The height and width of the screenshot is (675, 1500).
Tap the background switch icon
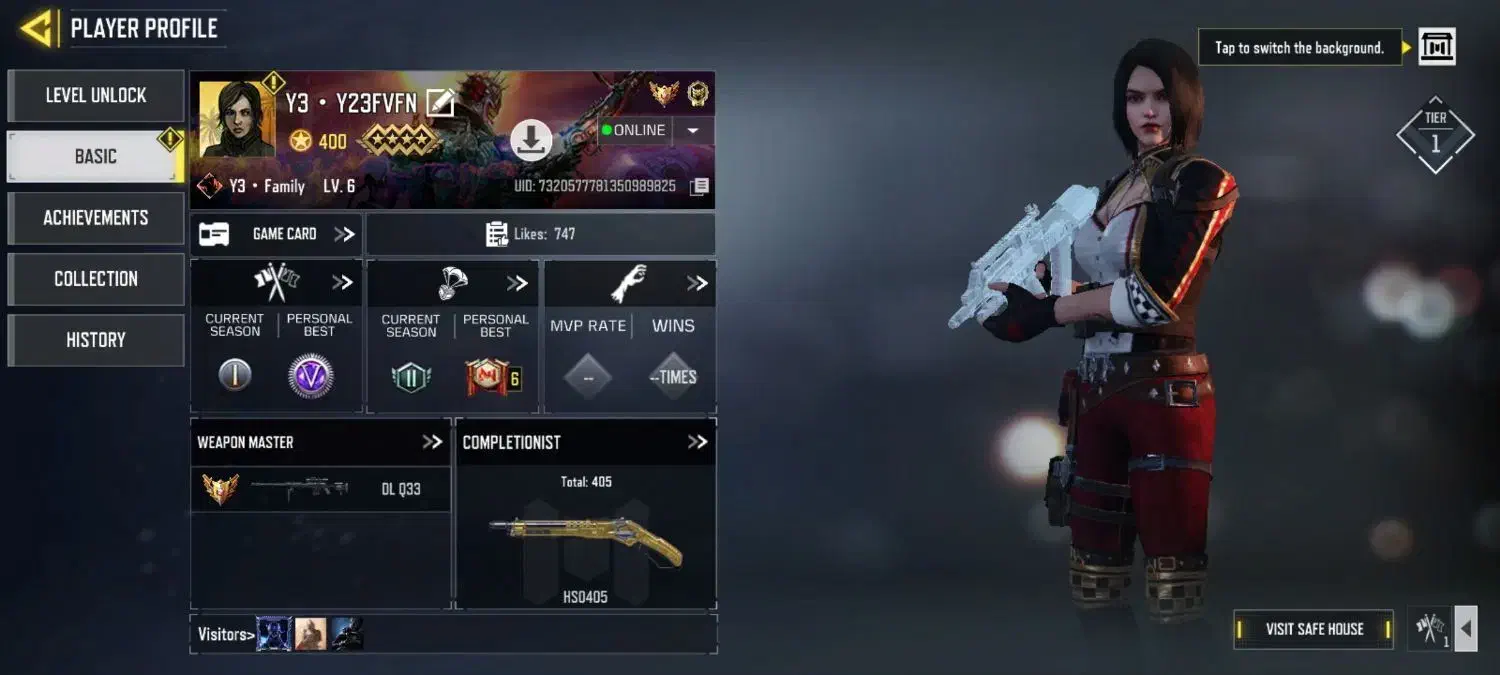point(1437,47)
